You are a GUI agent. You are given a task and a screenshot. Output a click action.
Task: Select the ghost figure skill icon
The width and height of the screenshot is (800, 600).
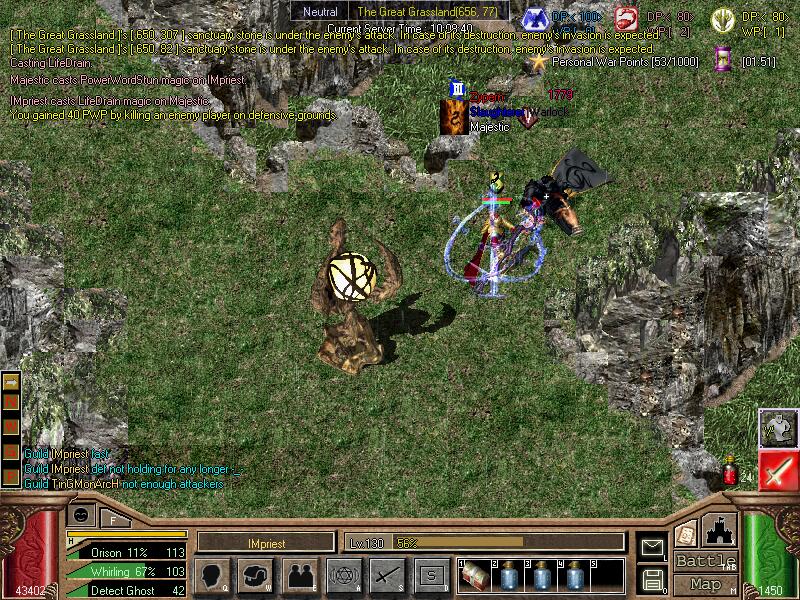point(777,428)
